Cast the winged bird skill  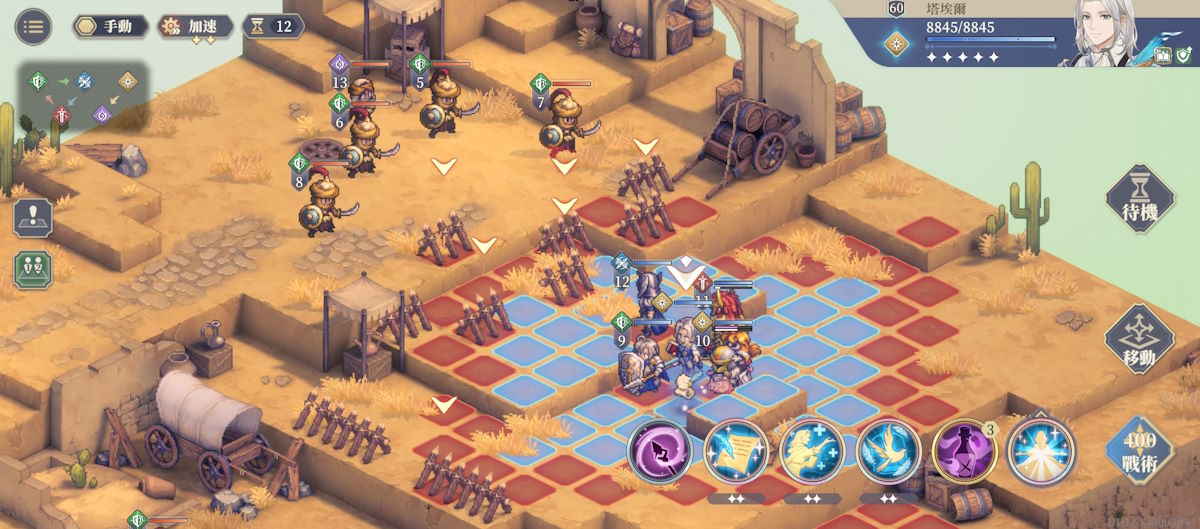(887, 452)
